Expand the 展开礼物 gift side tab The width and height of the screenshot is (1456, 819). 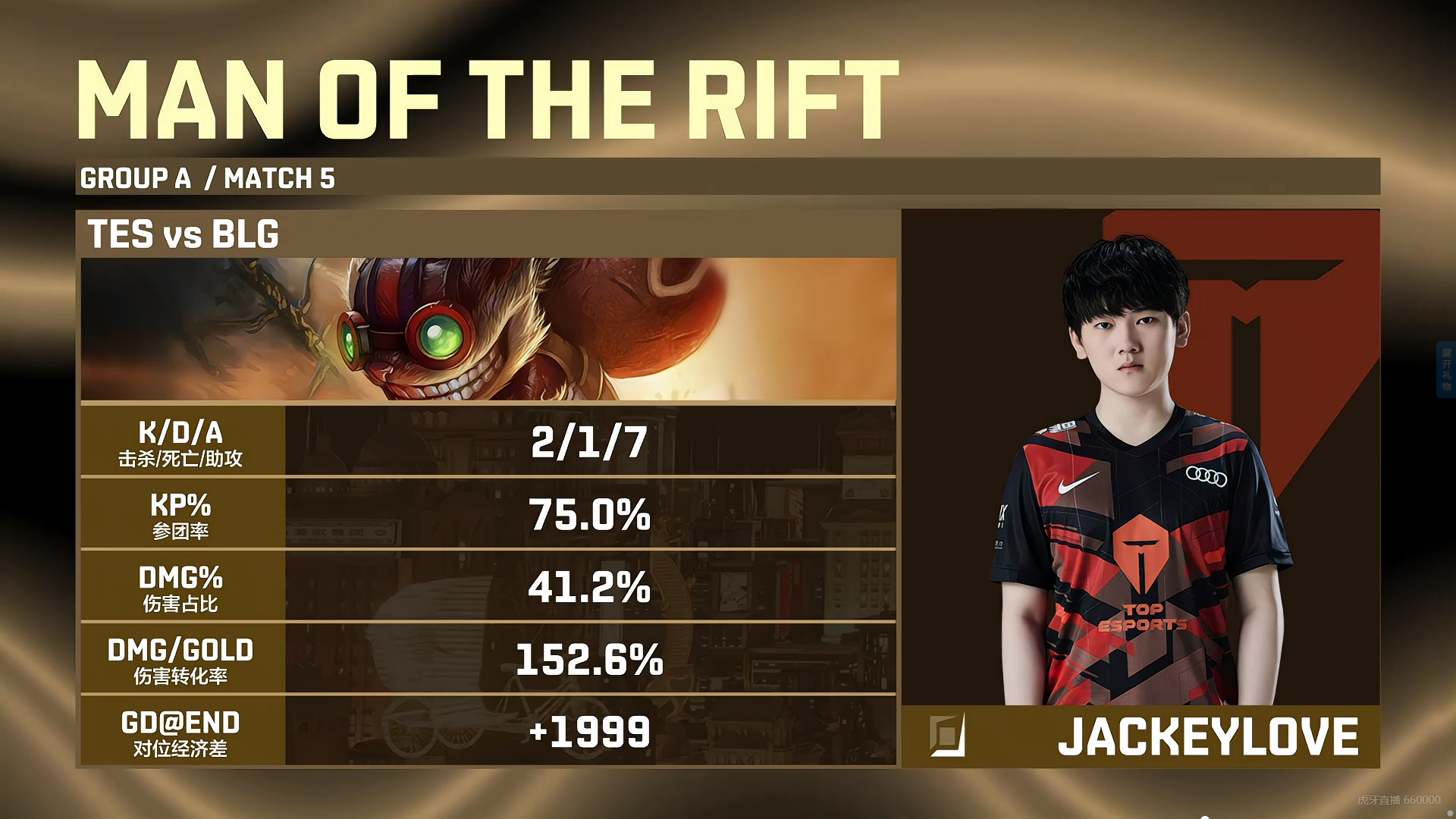coord(1446,370)
